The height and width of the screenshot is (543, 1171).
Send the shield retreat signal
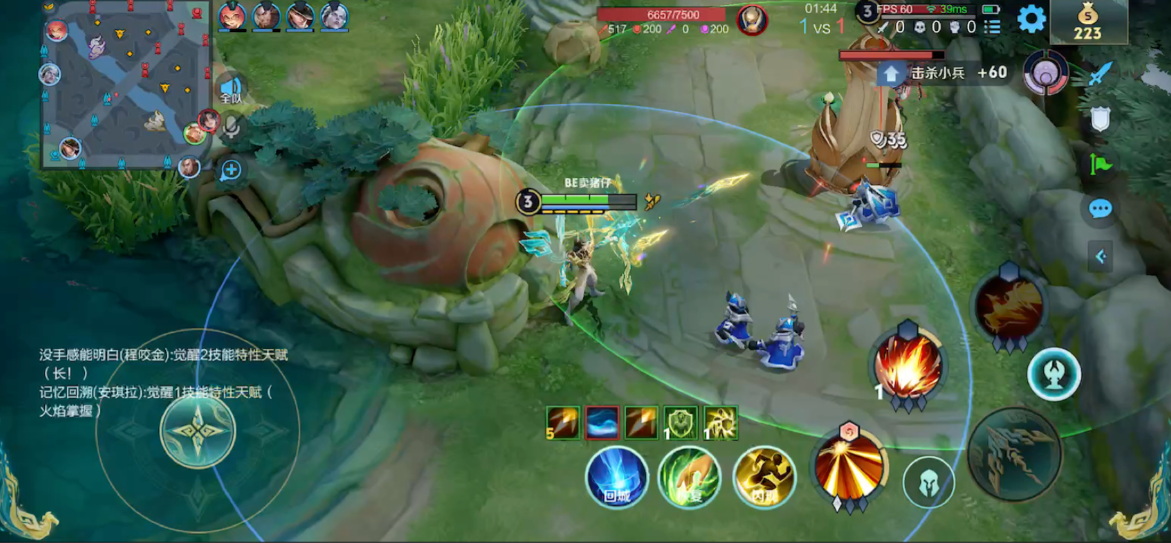click(1101, 119)
